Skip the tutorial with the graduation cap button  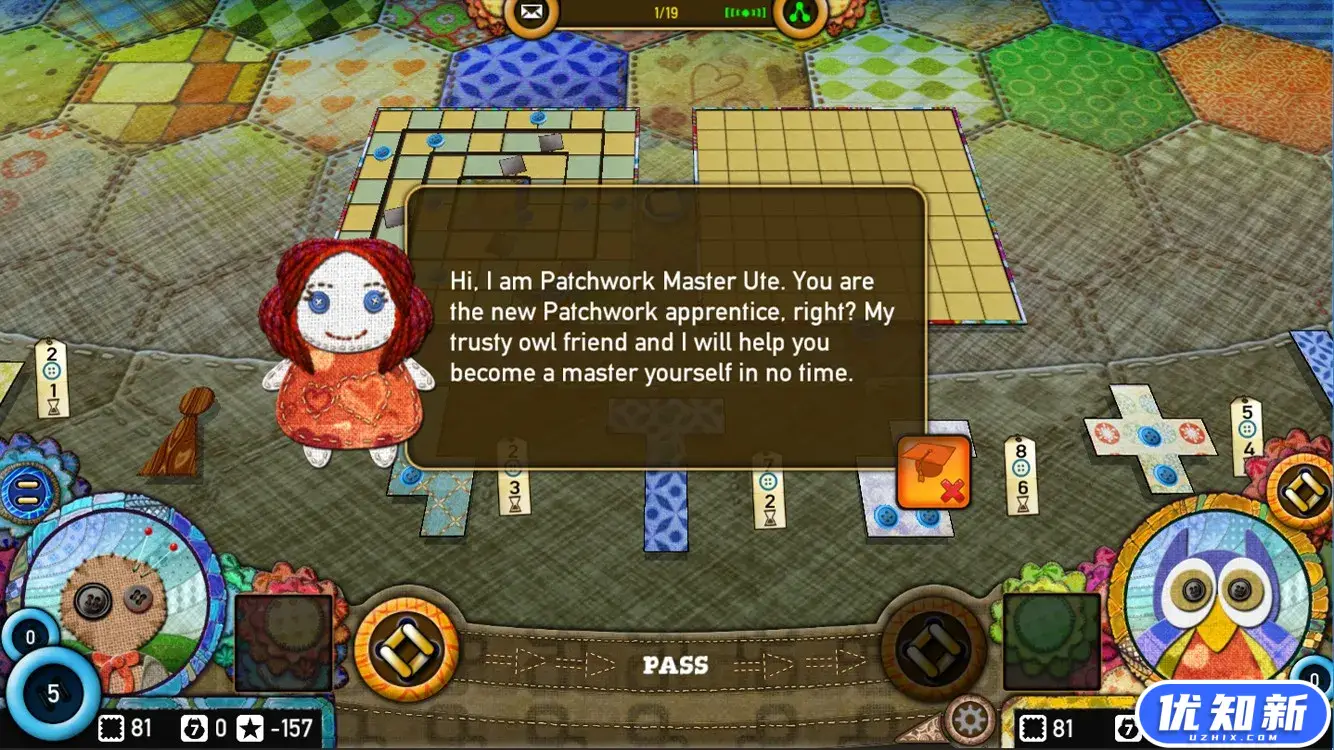click(x=934, y=472)
